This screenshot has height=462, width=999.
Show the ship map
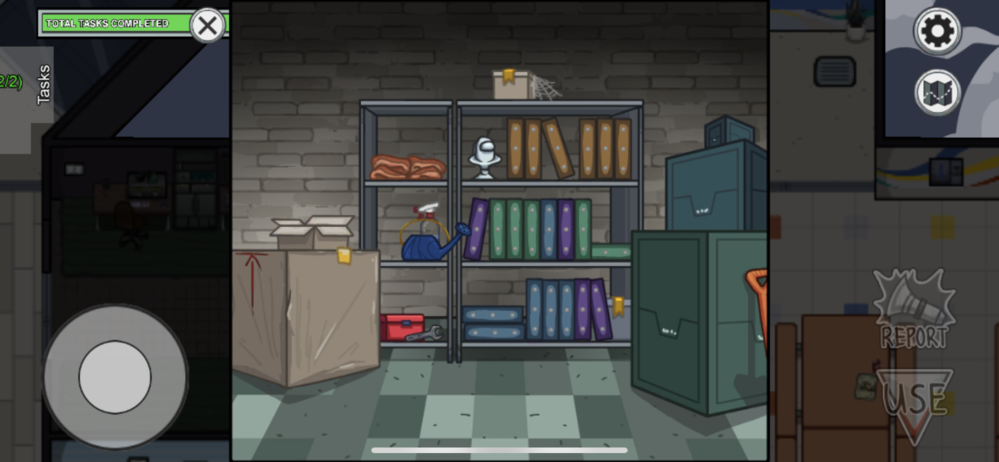pos(937,93)
